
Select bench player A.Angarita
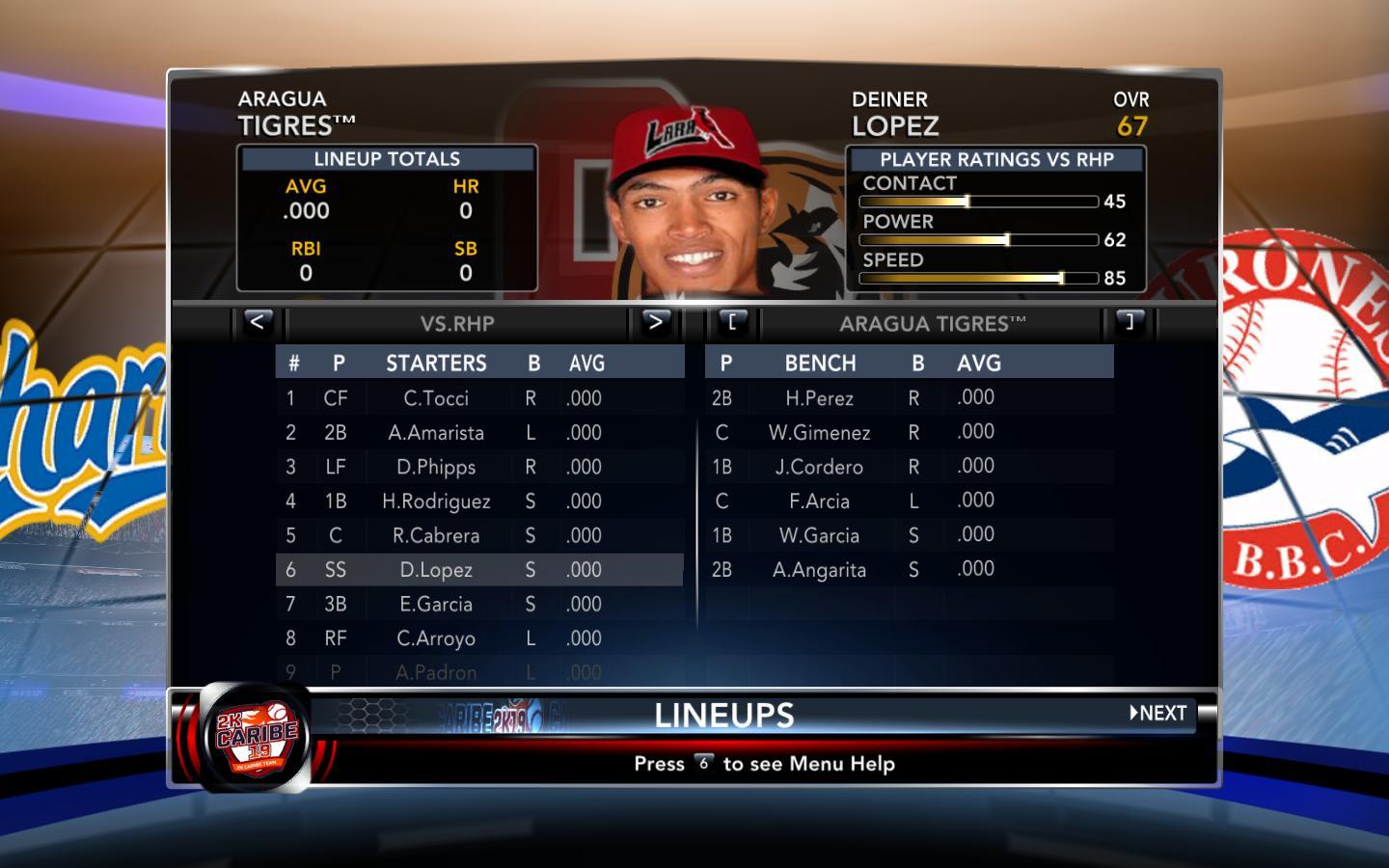(x=819, y=570)
